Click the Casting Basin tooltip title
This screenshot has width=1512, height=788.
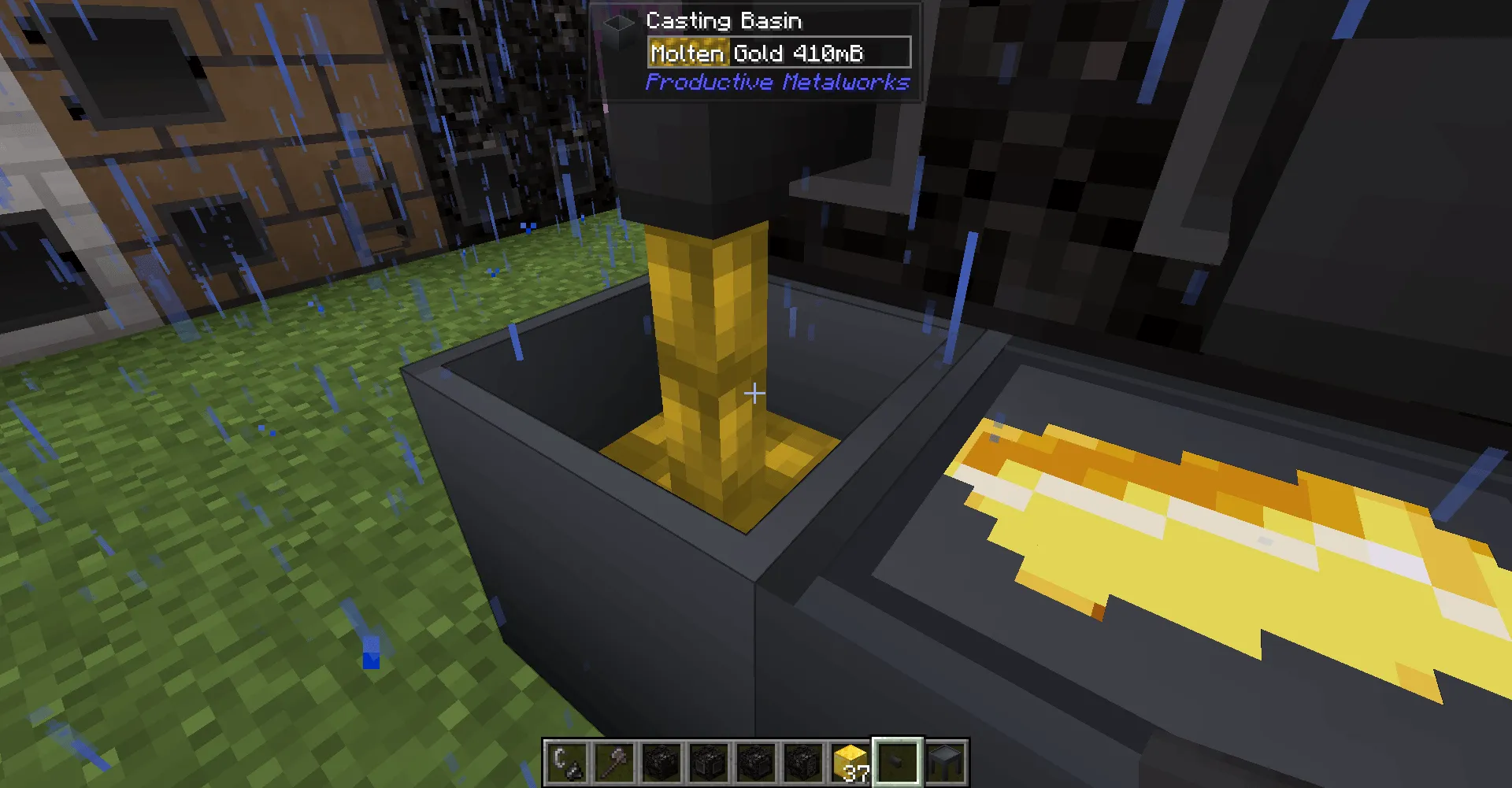723,21
